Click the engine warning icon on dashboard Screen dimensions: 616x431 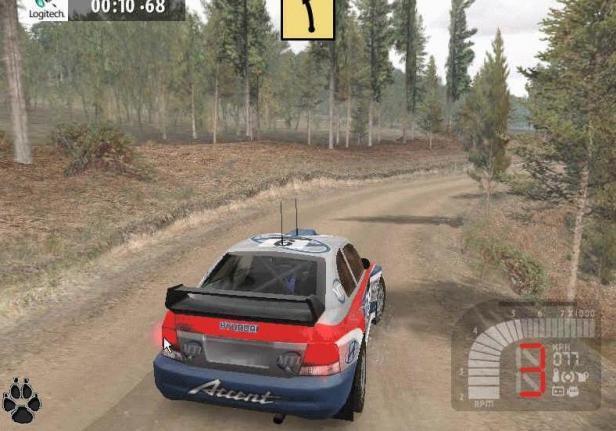573,392
